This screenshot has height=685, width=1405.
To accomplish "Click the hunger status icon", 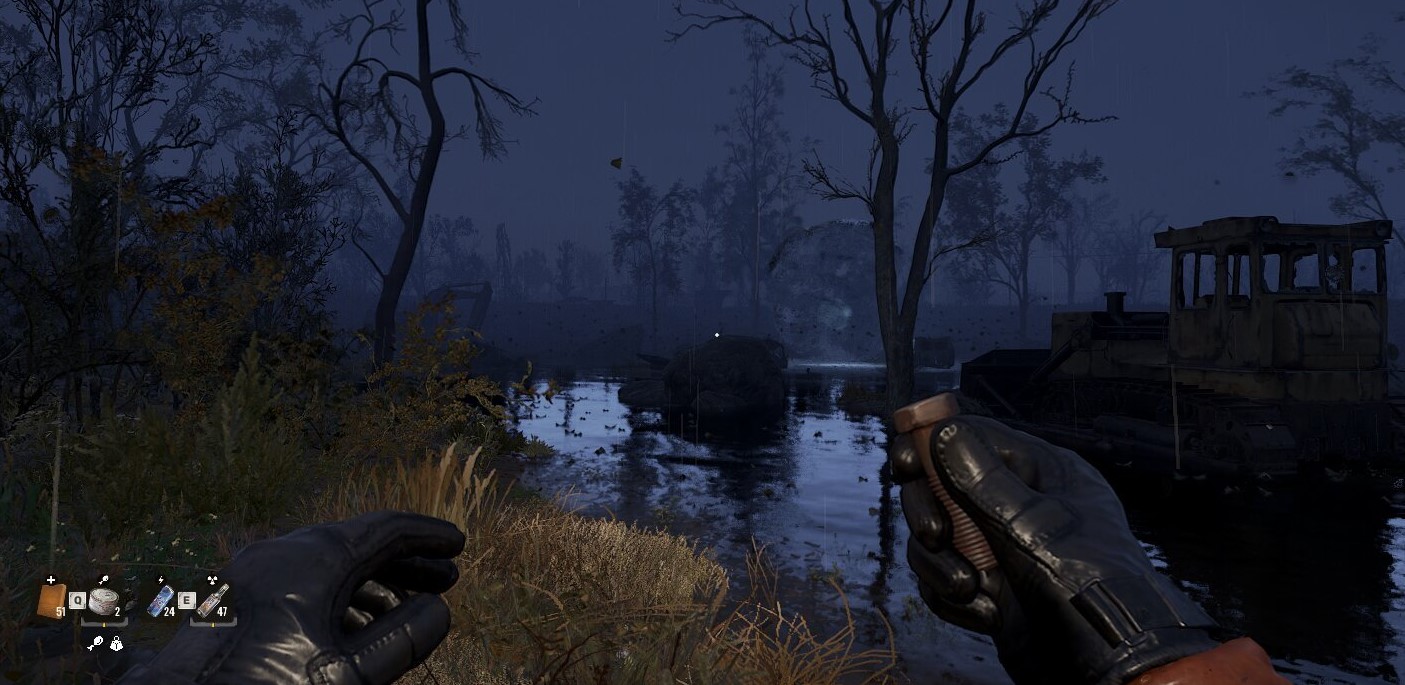I will [95, 645].
